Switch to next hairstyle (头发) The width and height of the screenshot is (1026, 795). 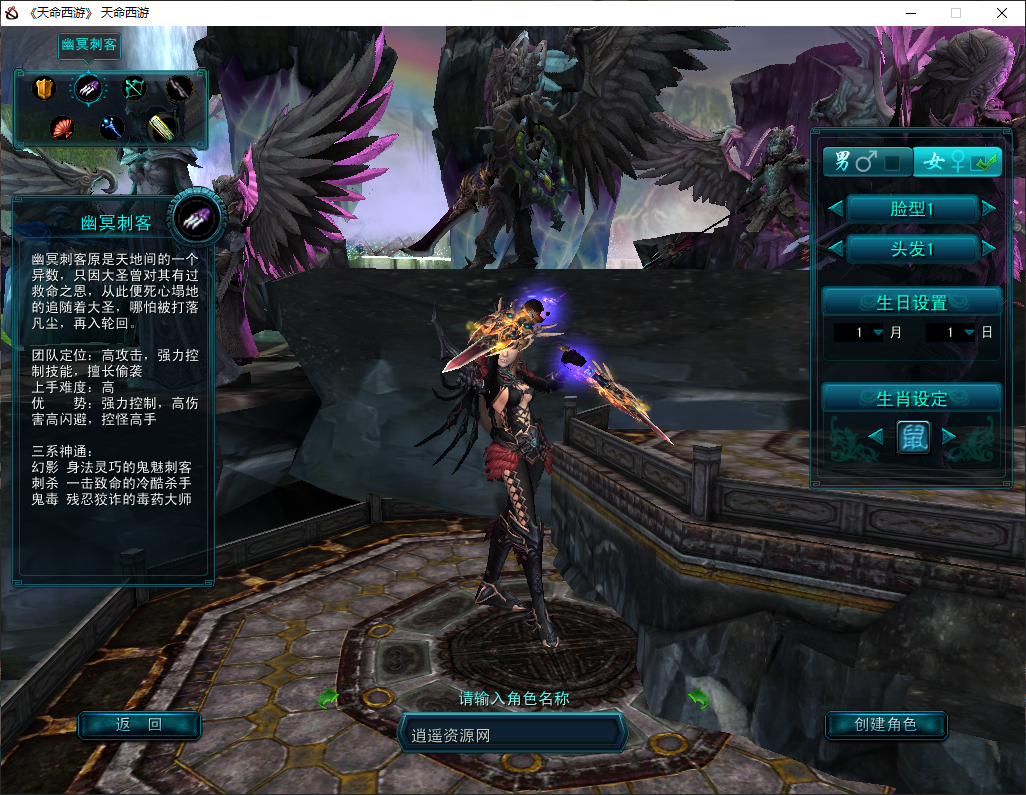[989, 248]
